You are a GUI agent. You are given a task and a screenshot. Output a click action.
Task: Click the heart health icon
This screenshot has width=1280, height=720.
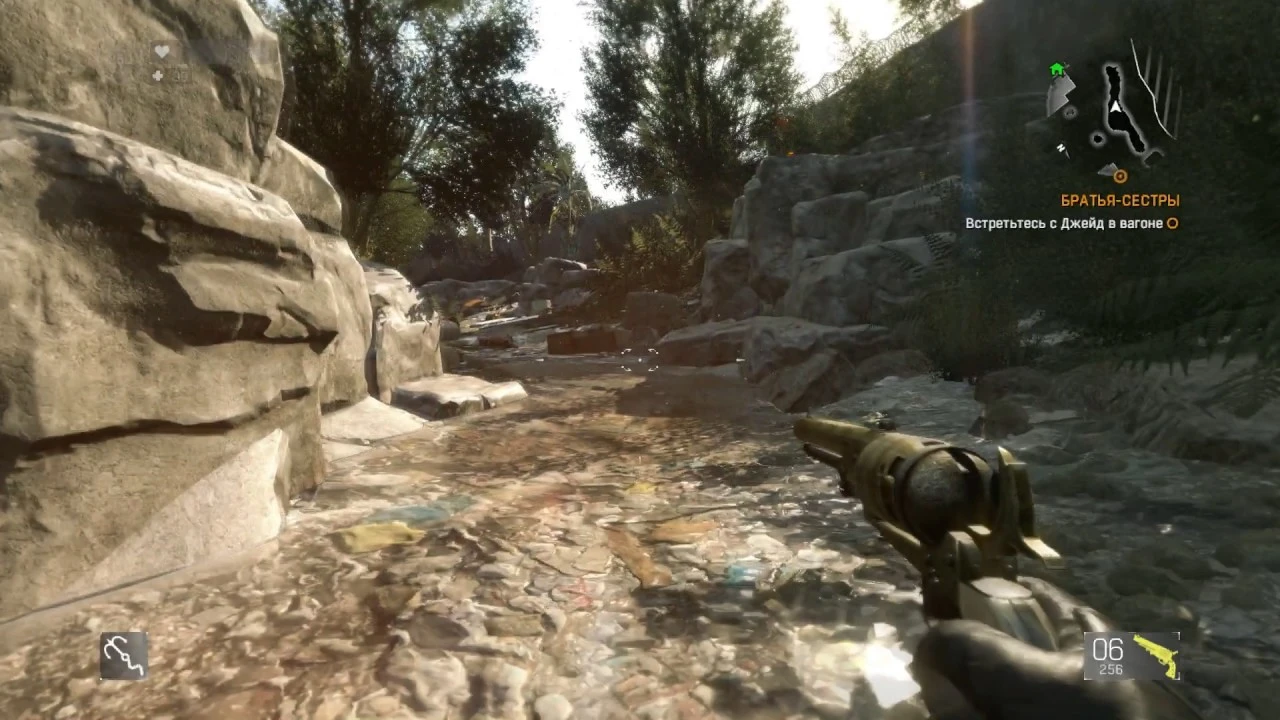coord(162,51)
